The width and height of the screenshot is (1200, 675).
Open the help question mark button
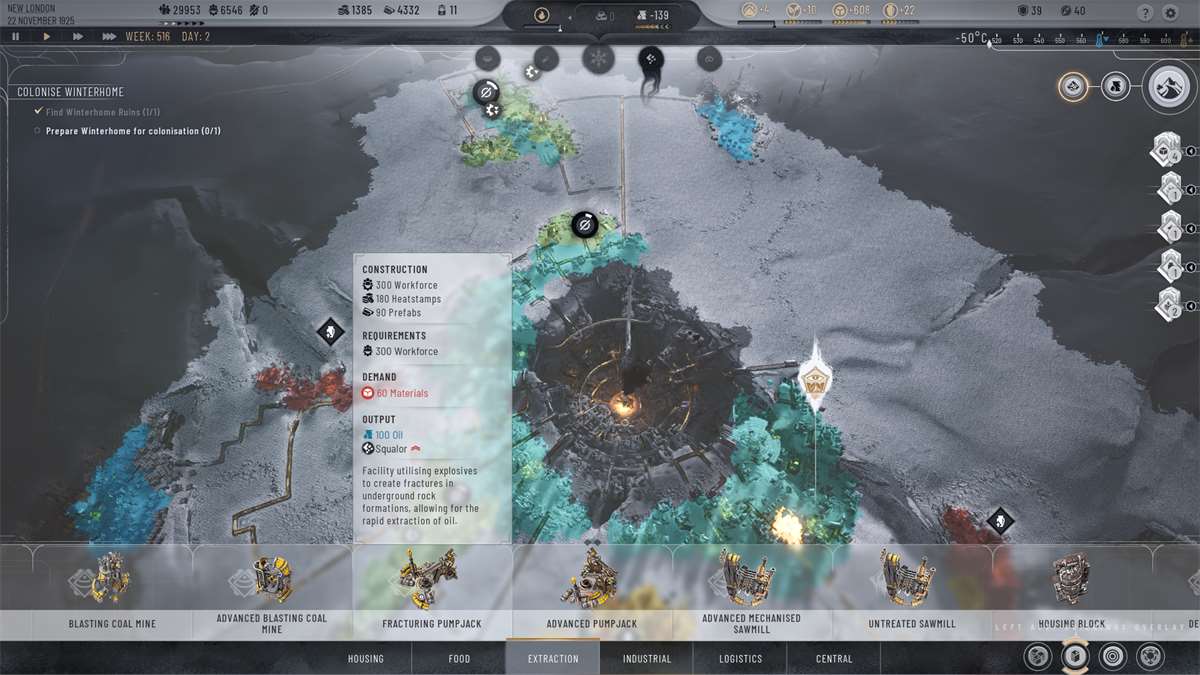(x=1145, y=13)
